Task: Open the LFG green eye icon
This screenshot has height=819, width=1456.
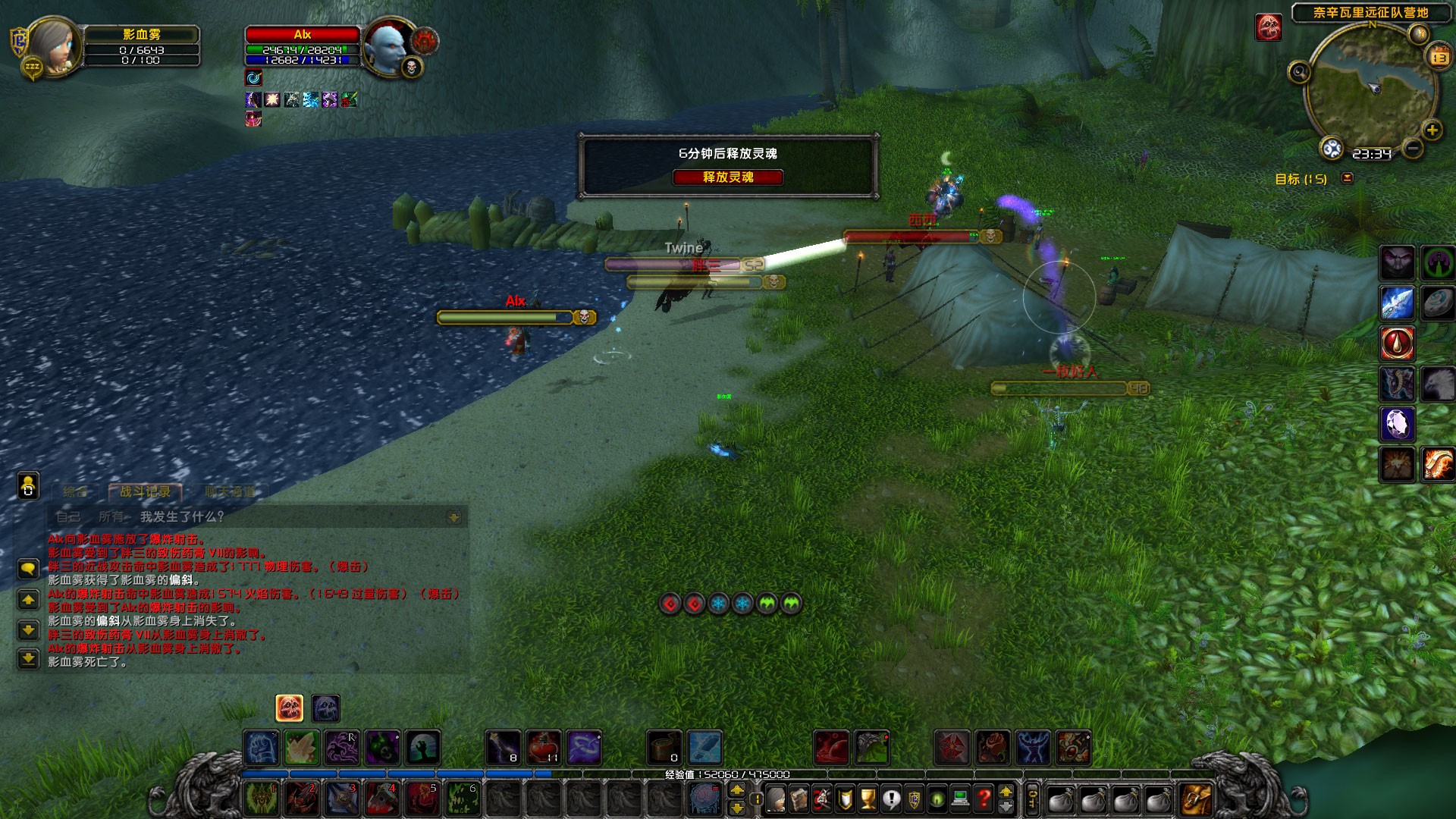Action: 937,799
